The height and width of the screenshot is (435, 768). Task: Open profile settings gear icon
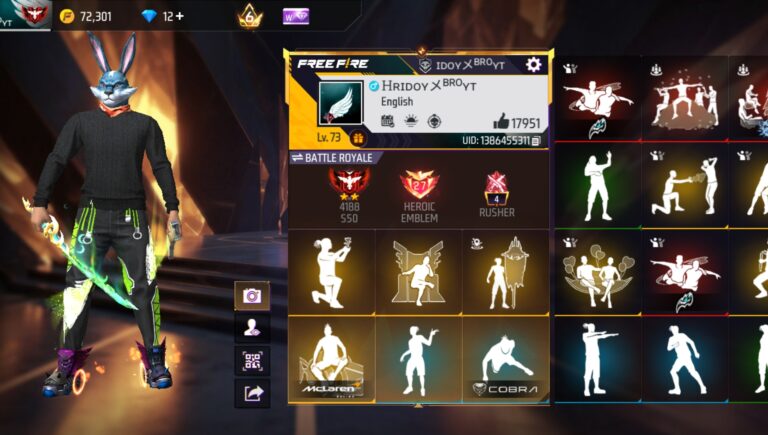pyautogui.click(x=533, y=64)
